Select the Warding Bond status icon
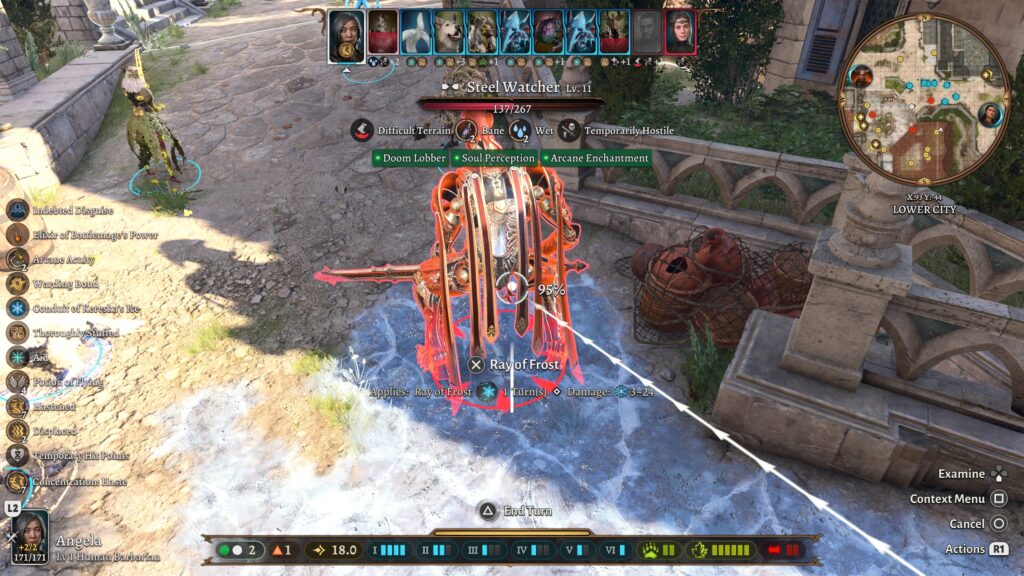Screen dimensions: 1024x576 (x=17, y=284)
